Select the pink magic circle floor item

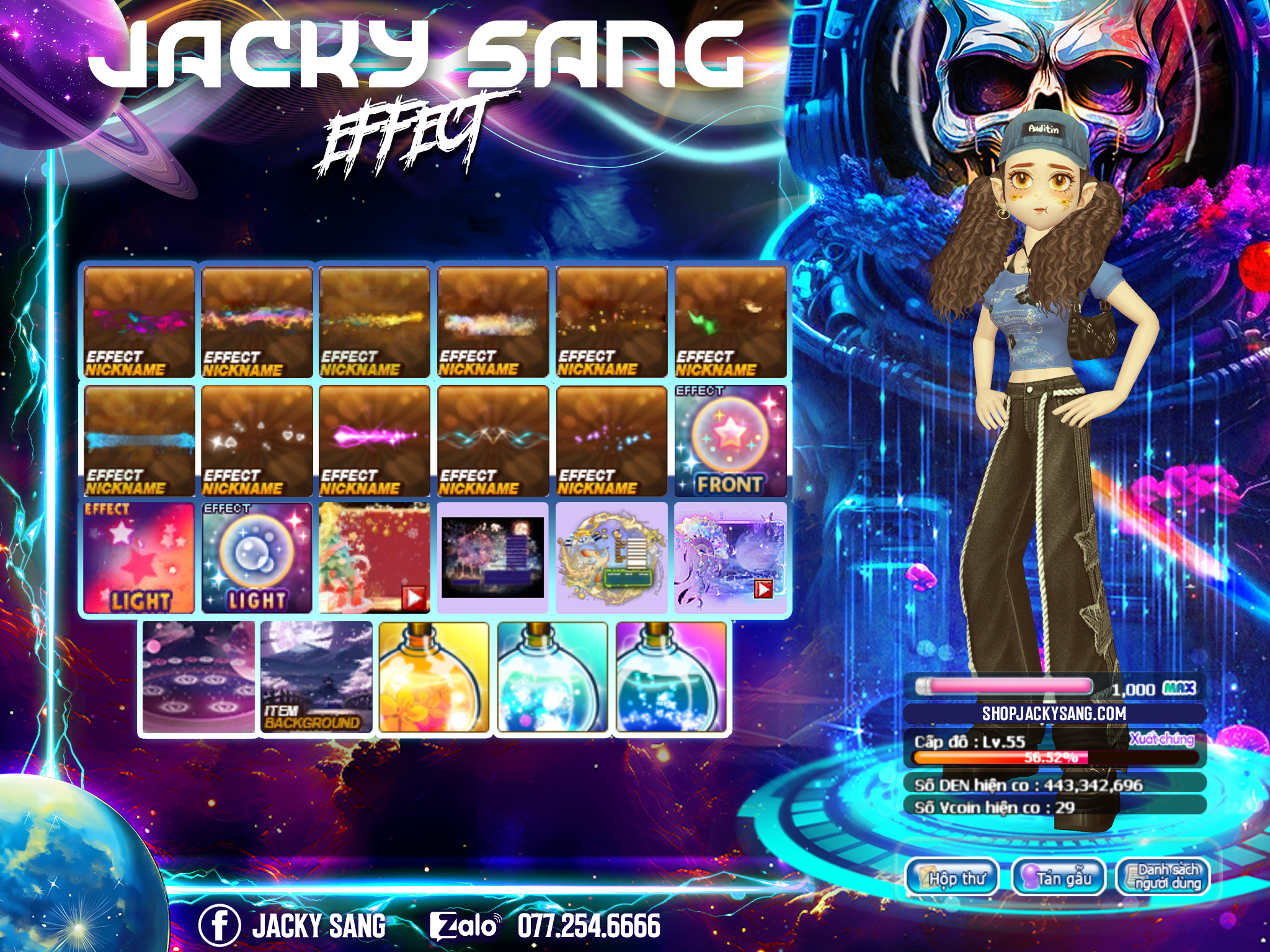tap(198, 677)
